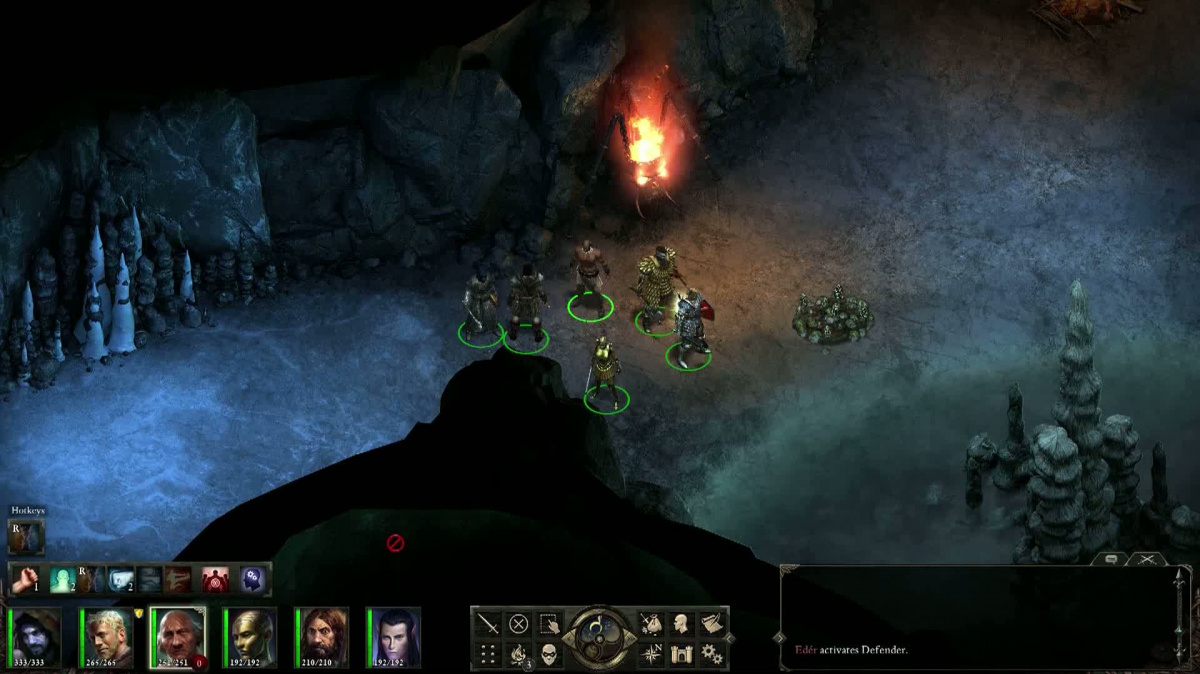
Task: Open the party AI head-with-gears icon
Action: tap(251, 579)
